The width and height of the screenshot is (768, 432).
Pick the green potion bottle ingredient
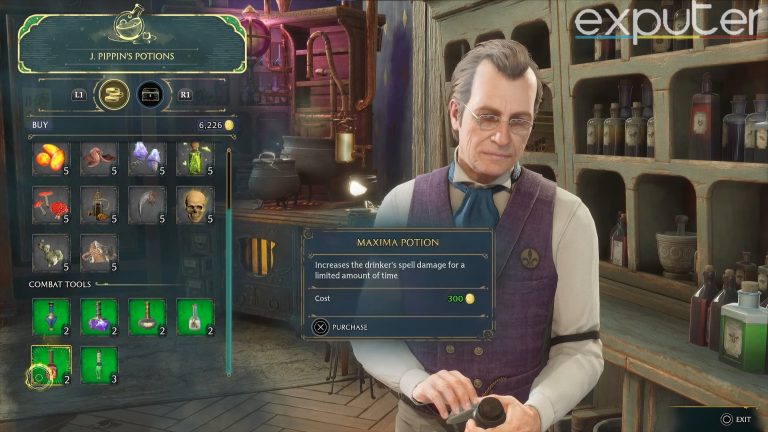tap(196, 157)
